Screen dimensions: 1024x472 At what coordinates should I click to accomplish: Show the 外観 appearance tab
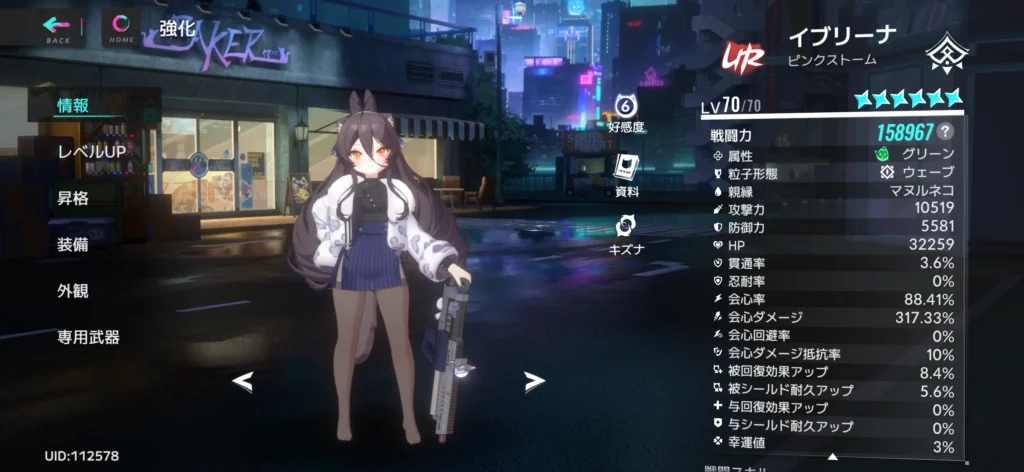(73, 291)
